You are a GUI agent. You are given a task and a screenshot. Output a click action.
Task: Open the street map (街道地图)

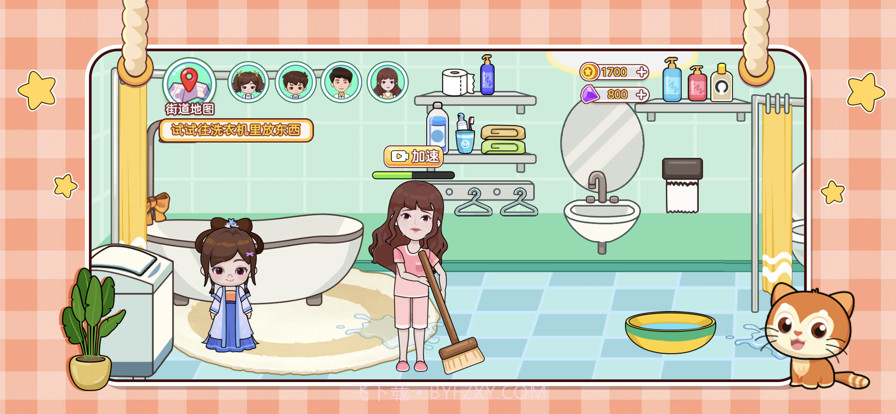pyautogui.click(x=189, y=85)
